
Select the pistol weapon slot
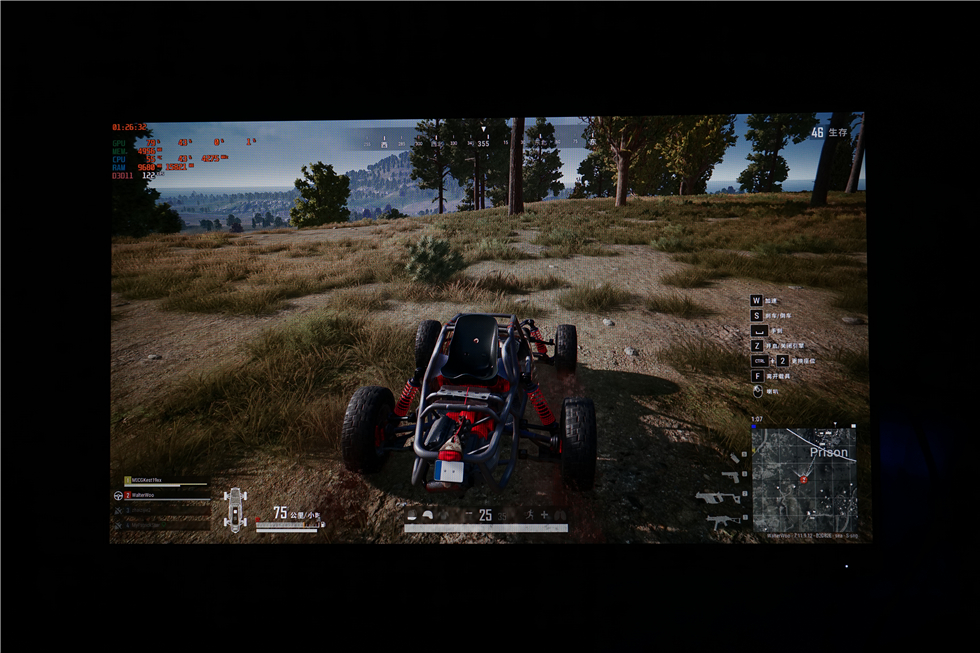click(737, 474)
